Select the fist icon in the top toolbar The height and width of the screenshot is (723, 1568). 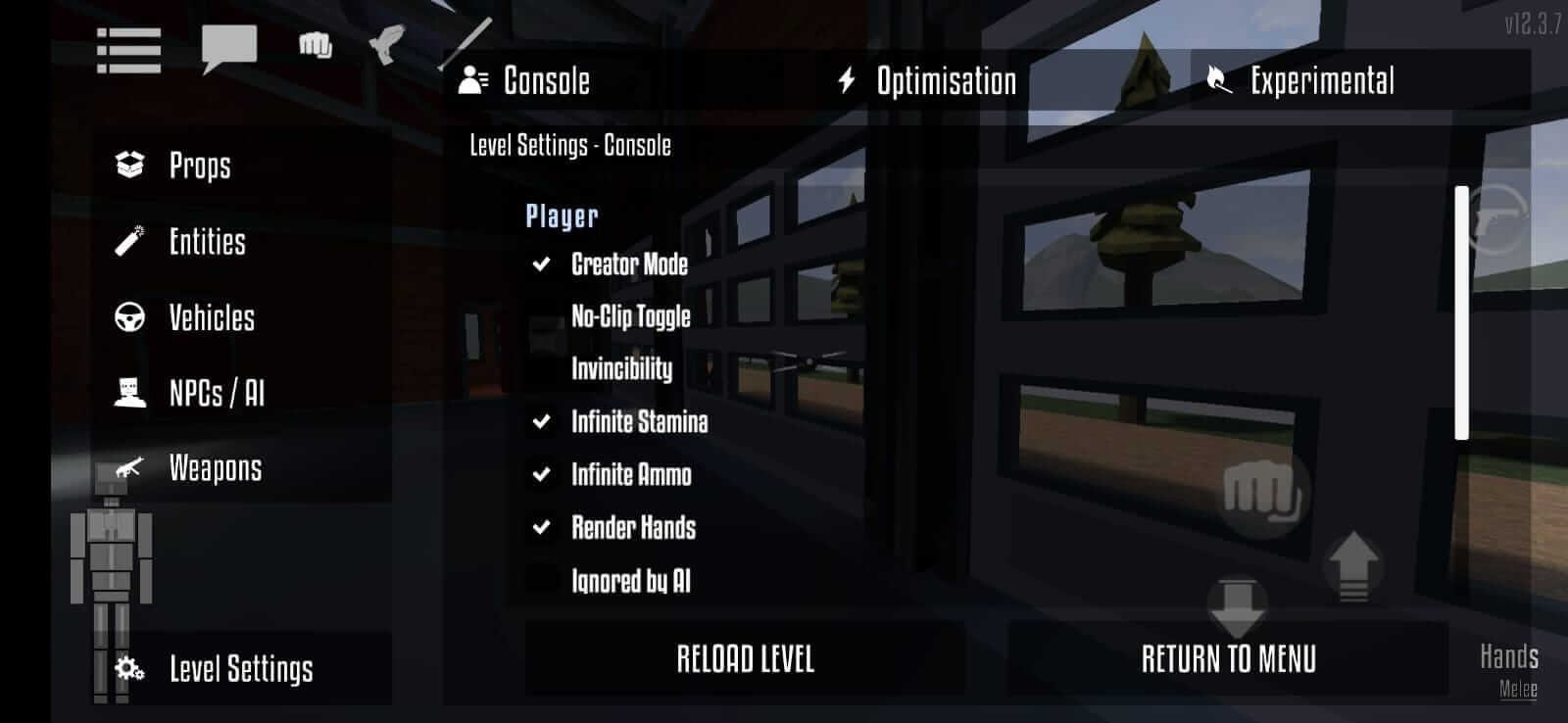(x=312, y=44)
